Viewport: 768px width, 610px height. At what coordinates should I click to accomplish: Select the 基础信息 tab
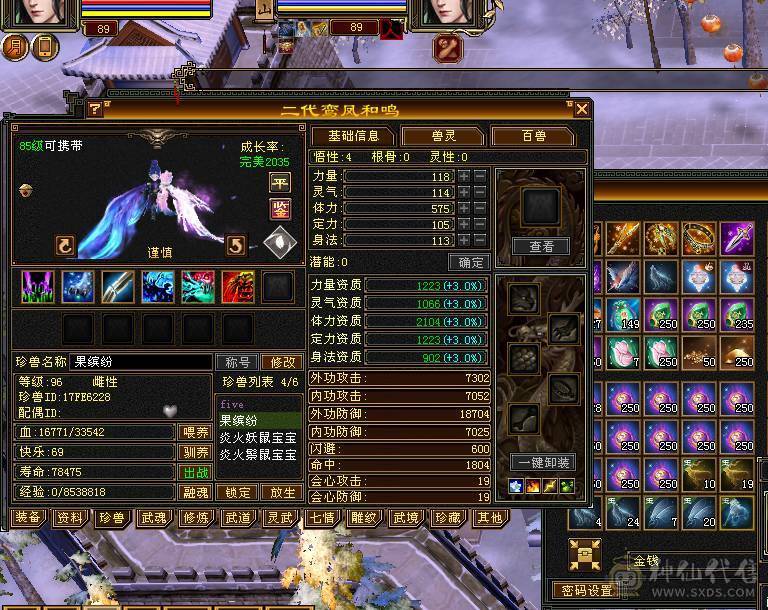[353, 136]
